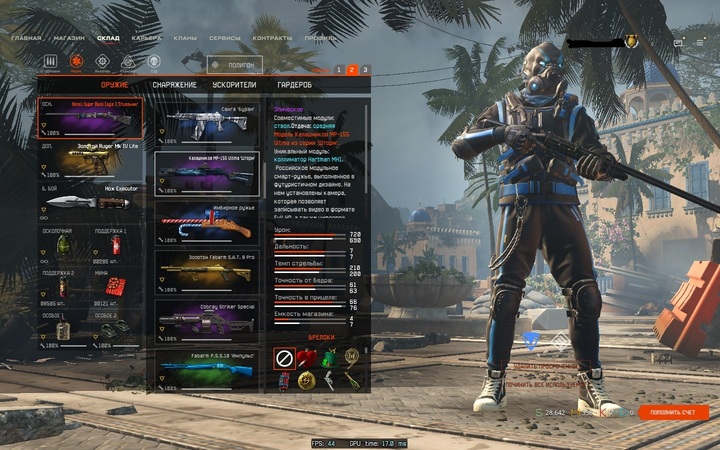
Task: Choose the Золотой Fabarm S.A.T. 8 Pro
Action: [x=206, y=273]
